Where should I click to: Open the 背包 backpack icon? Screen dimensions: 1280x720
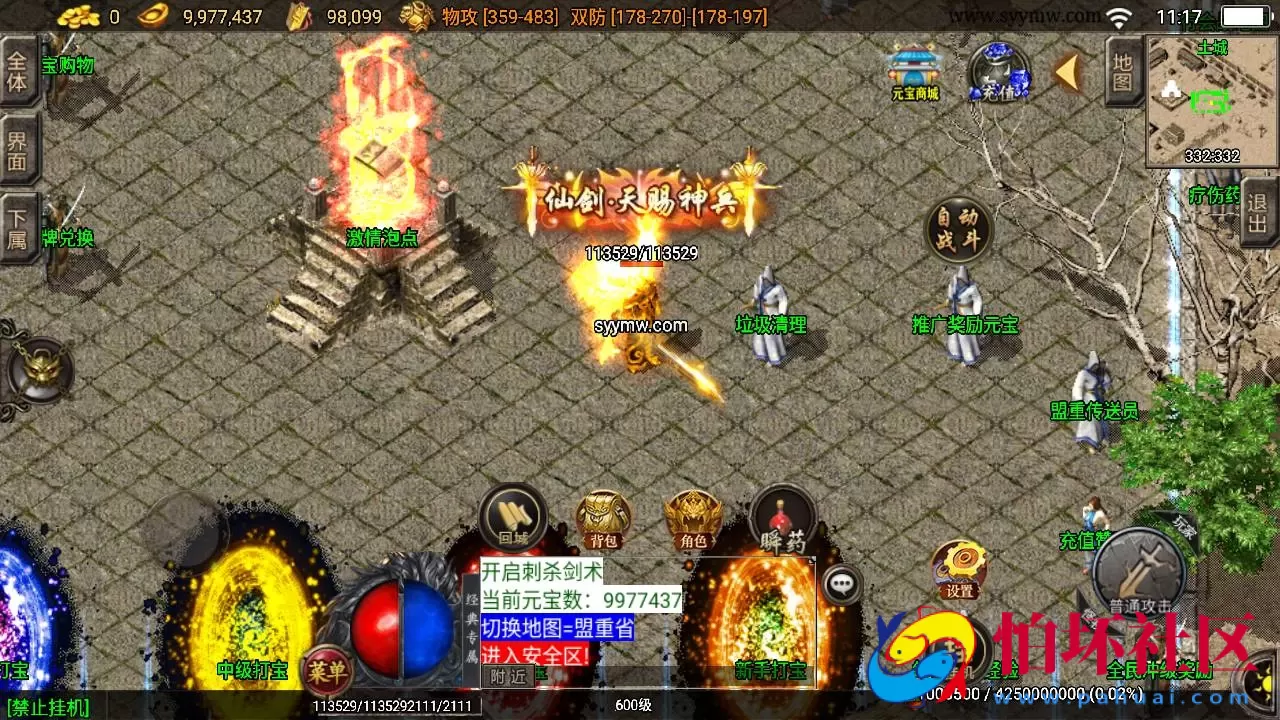point(601,516)
